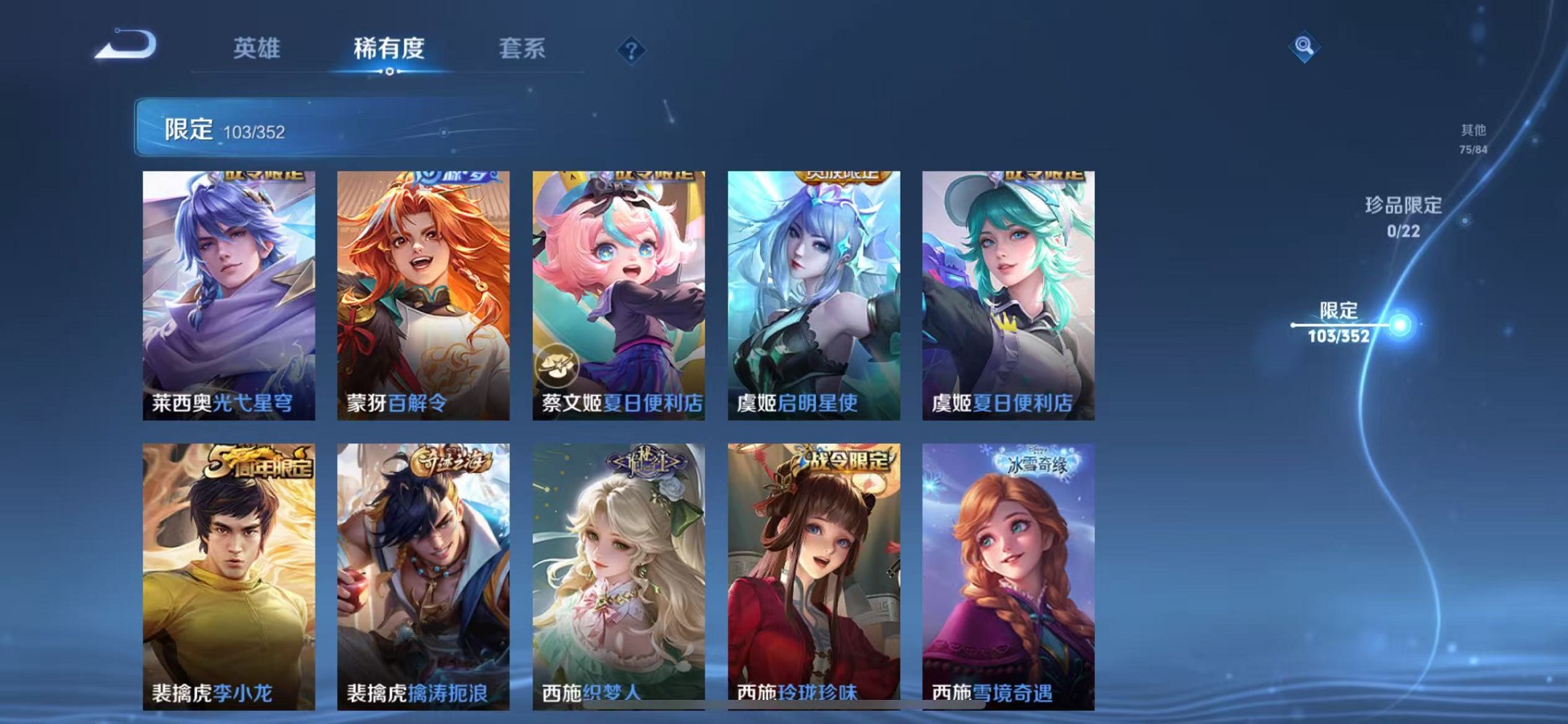Open the question mark help icon
Image resolution: width=1568 pixels, height=724 pixels.
click(631, 50)
